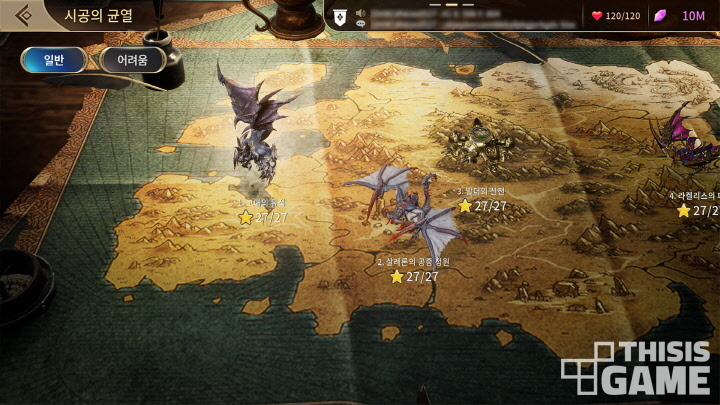This screenshot has width=720, height=405.
Task: Click the shield emblem icon in the top bar
Action: [x=340, y=16]
